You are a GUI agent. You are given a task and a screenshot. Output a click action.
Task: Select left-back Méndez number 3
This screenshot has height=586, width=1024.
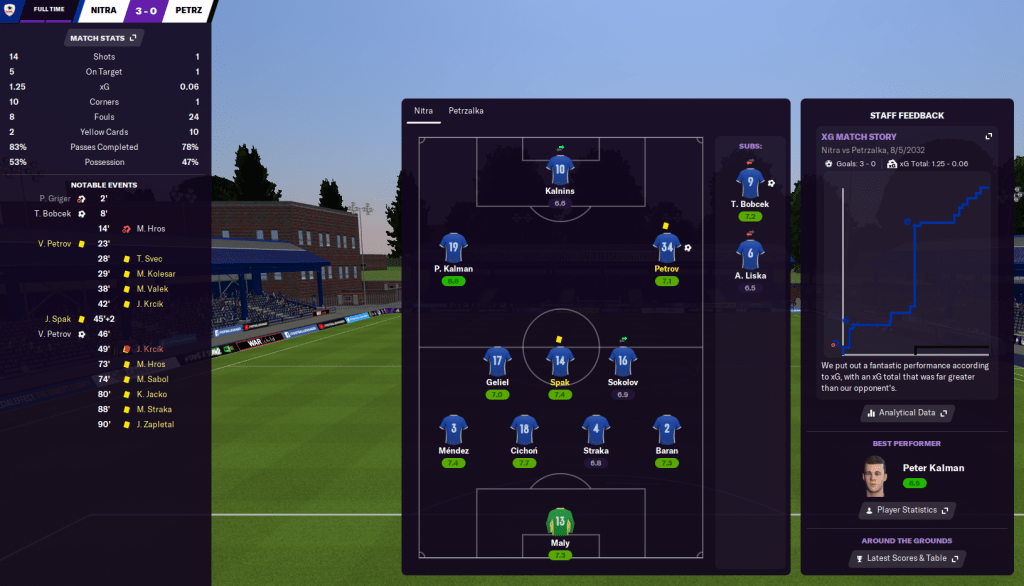pos(453,429)
